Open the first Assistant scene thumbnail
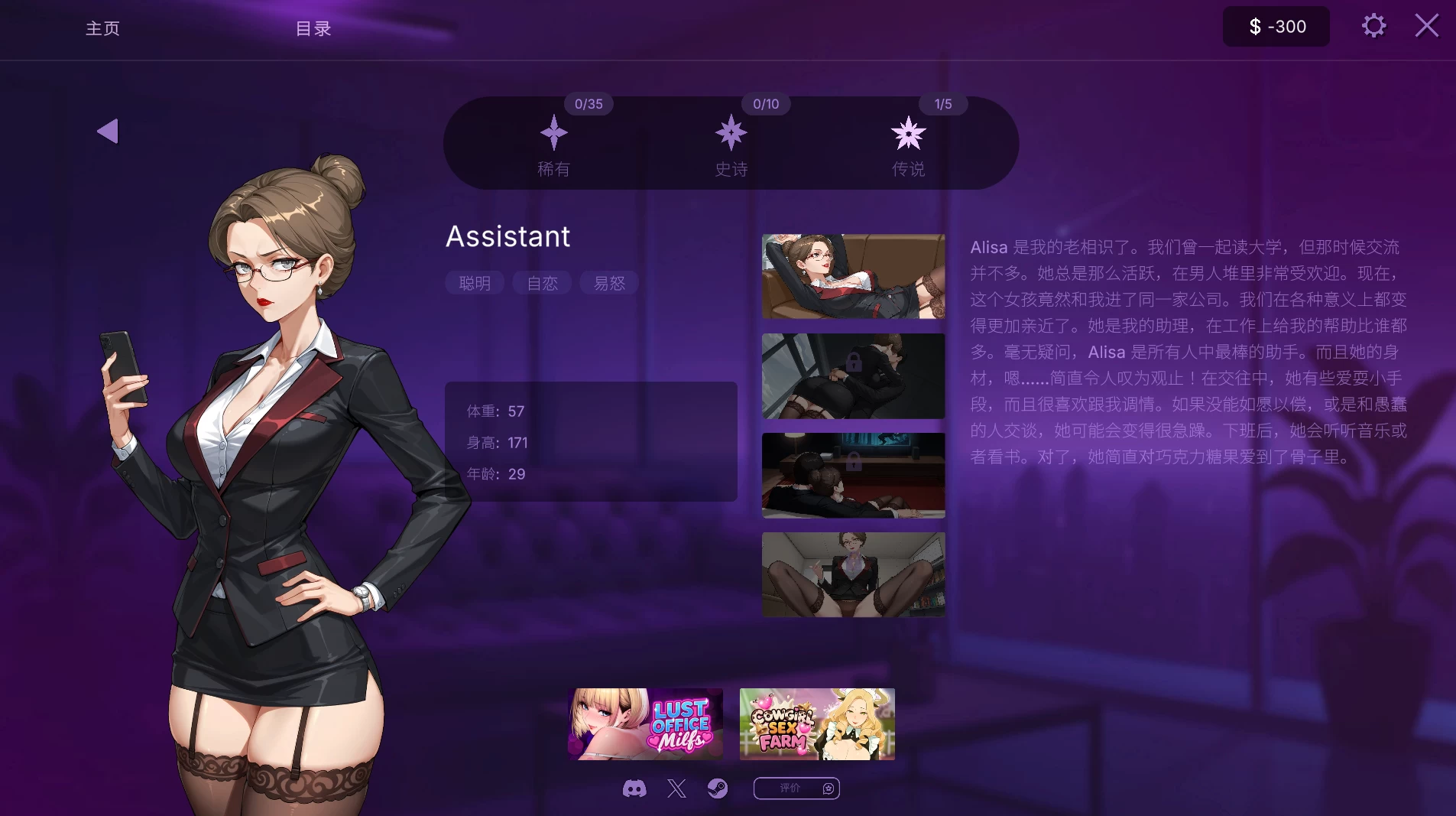 (851, 276)
